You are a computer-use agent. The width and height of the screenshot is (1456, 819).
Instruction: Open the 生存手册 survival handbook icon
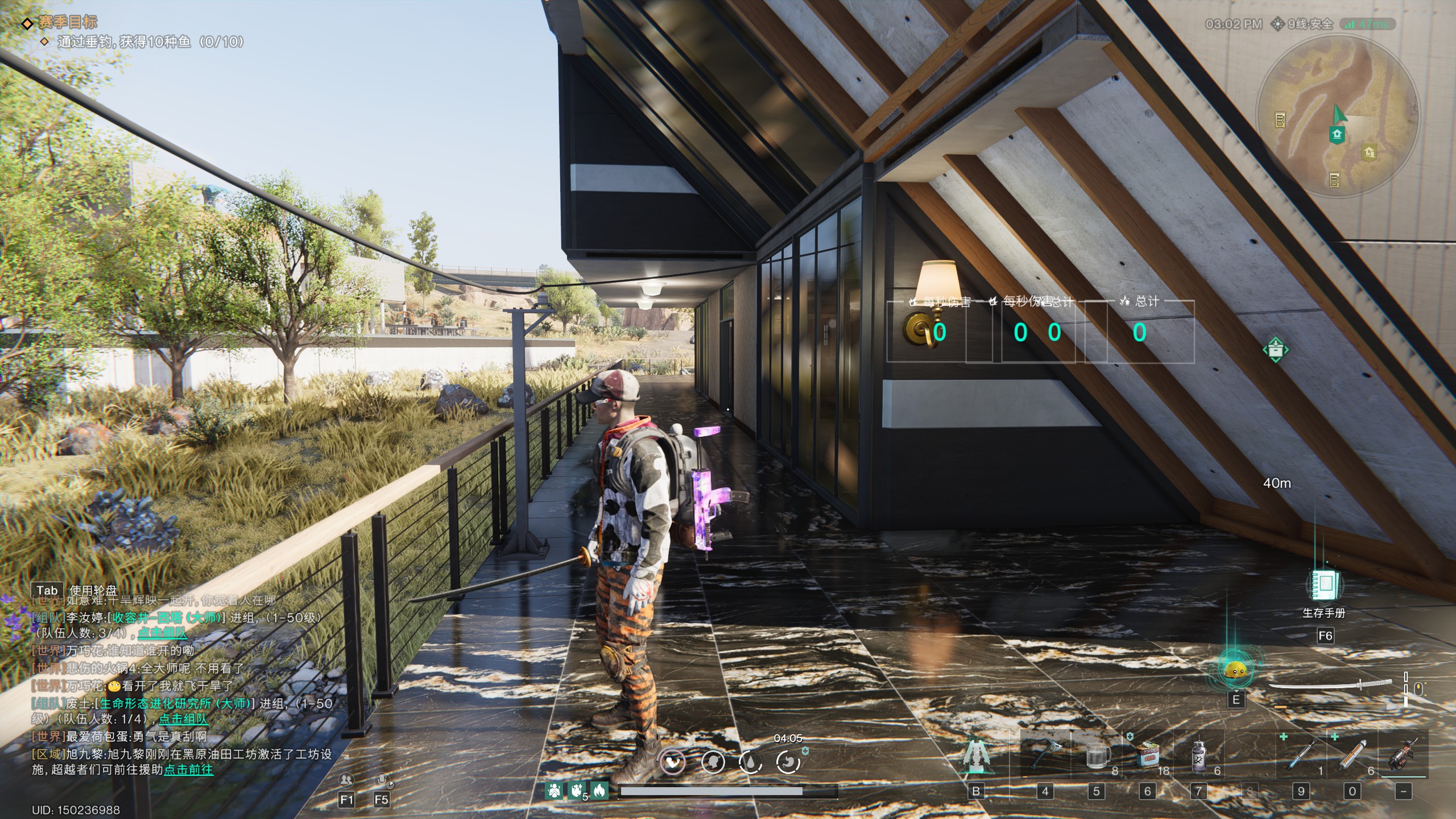(1325, 585)
